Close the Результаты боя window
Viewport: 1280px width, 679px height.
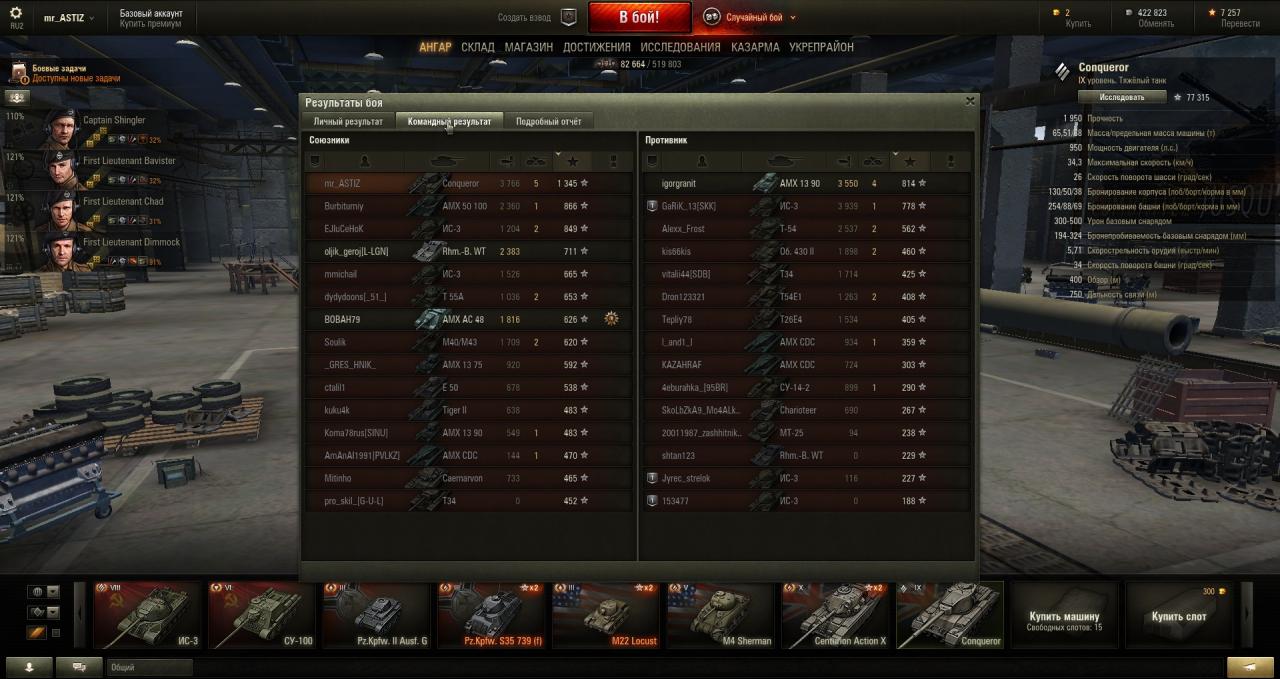969,101
